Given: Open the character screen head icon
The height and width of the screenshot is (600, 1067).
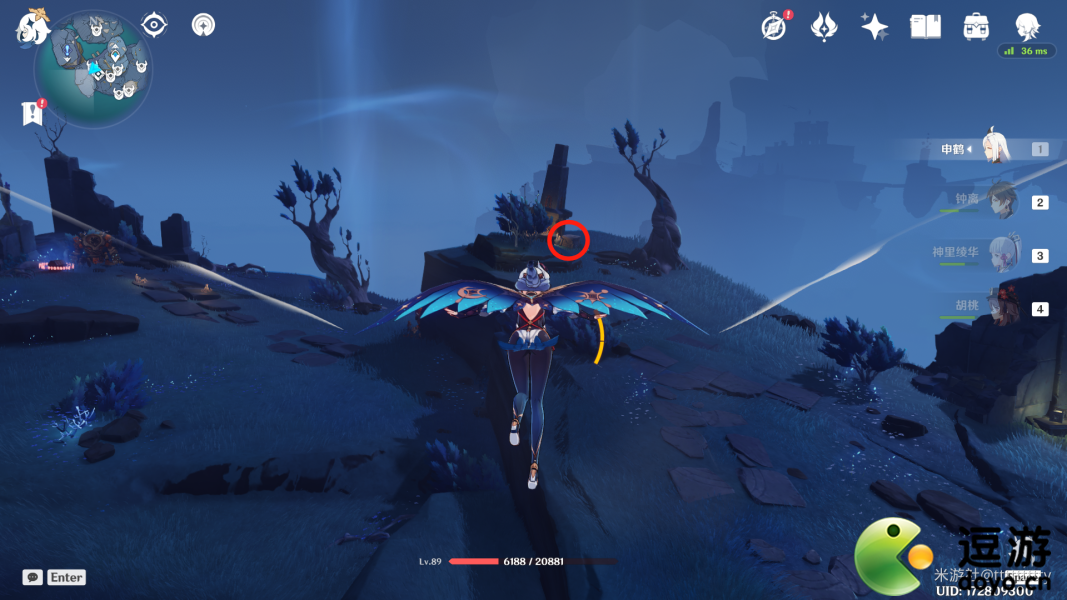Looking at the screenshot, I should [x=1027, y=27].
